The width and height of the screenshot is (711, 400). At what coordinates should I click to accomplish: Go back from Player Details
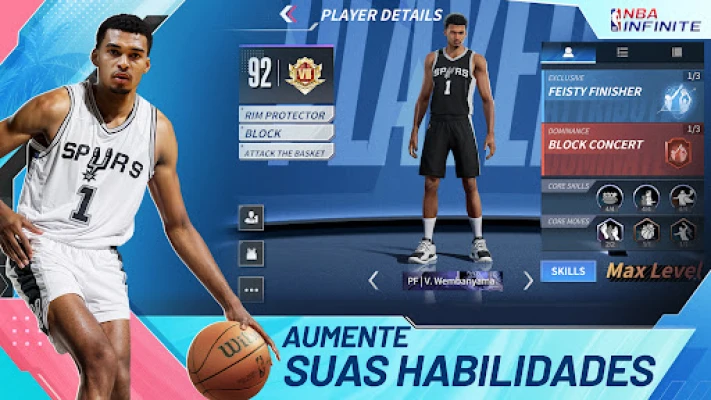coord(288,14)
